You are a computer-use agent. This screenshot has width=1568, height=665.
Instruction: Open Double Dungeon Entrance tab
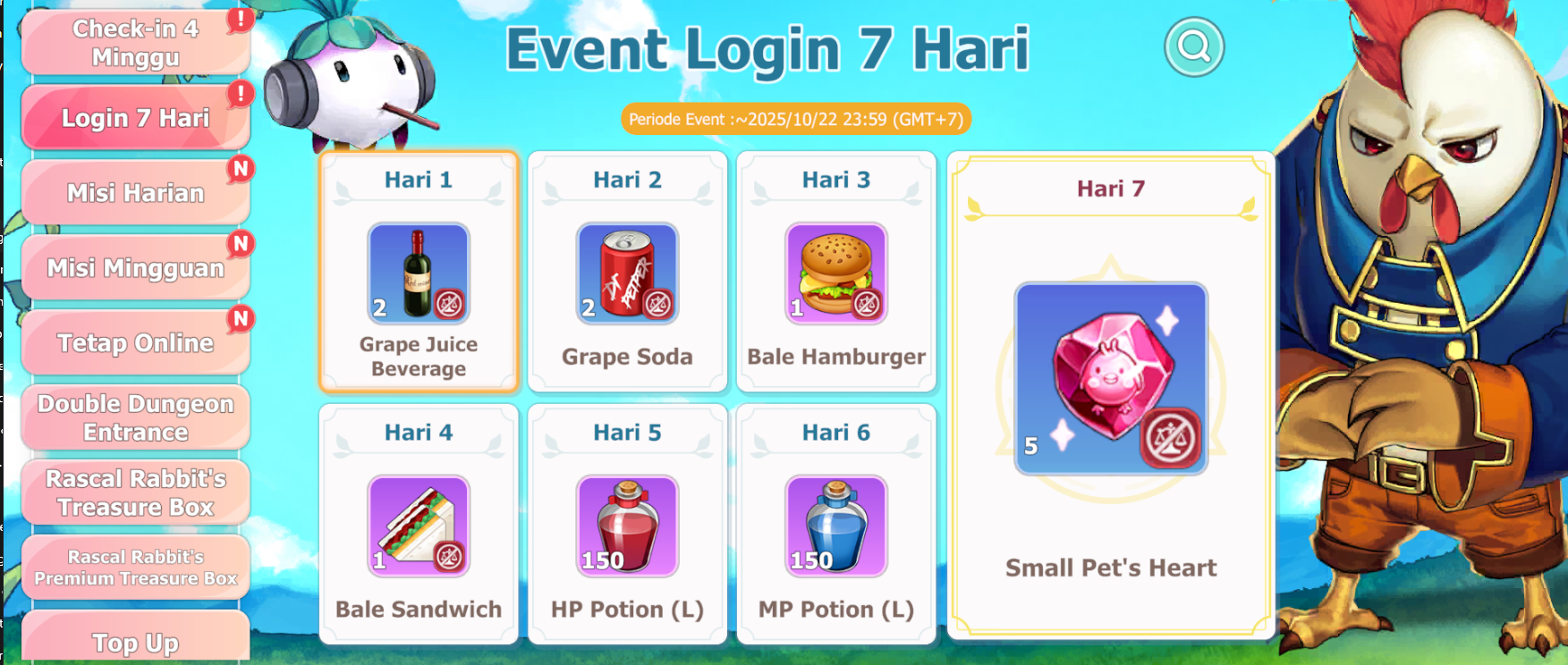coord(135,417)
